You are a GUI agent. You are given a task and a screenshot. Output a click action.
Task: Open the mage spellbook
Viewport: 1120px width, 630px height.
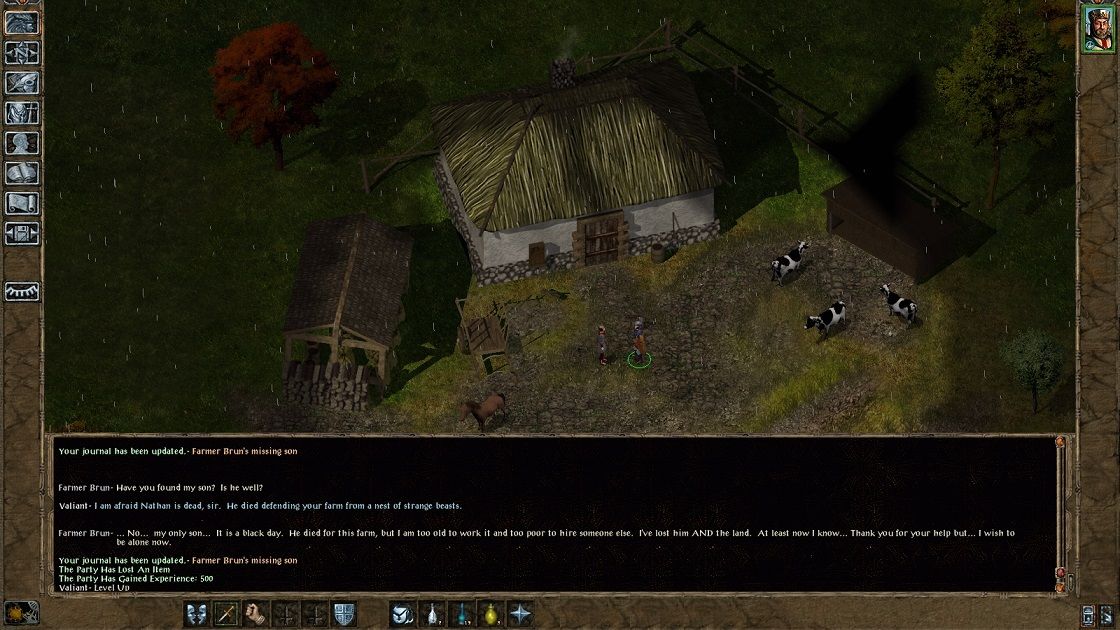pos(22,173)
